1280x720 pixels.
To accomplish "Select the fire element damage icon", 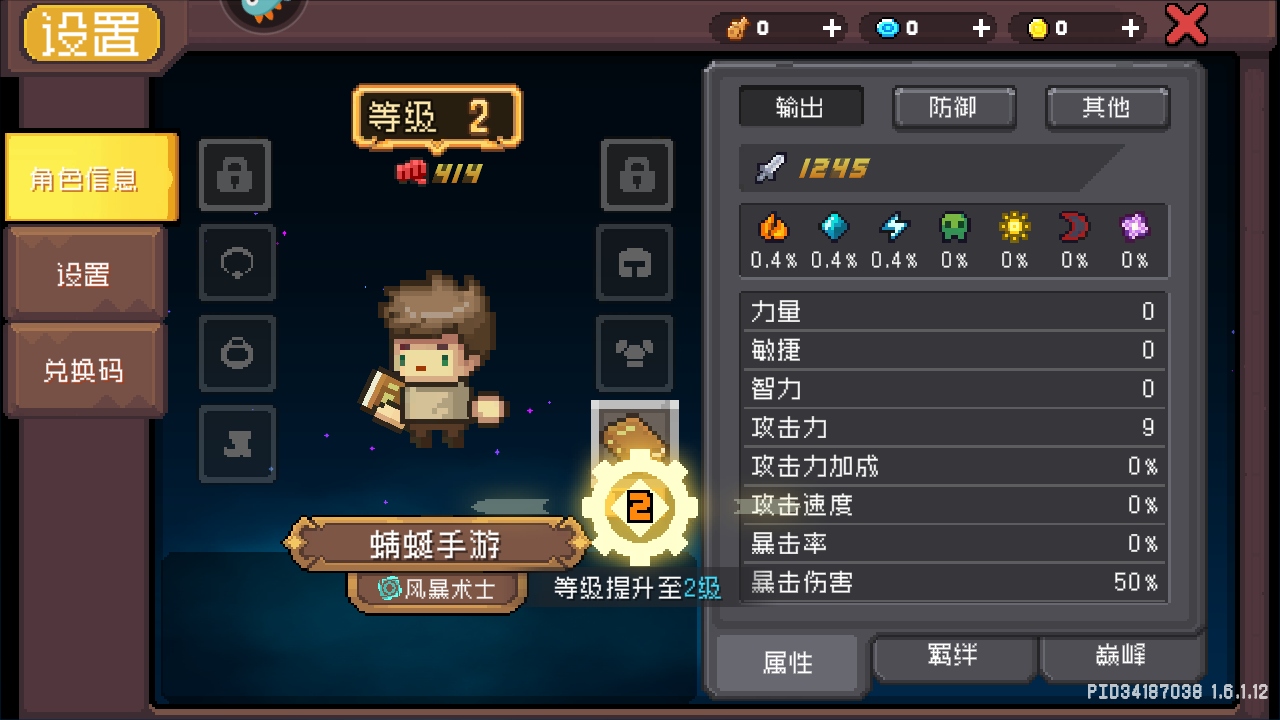I will click(773, 229).
